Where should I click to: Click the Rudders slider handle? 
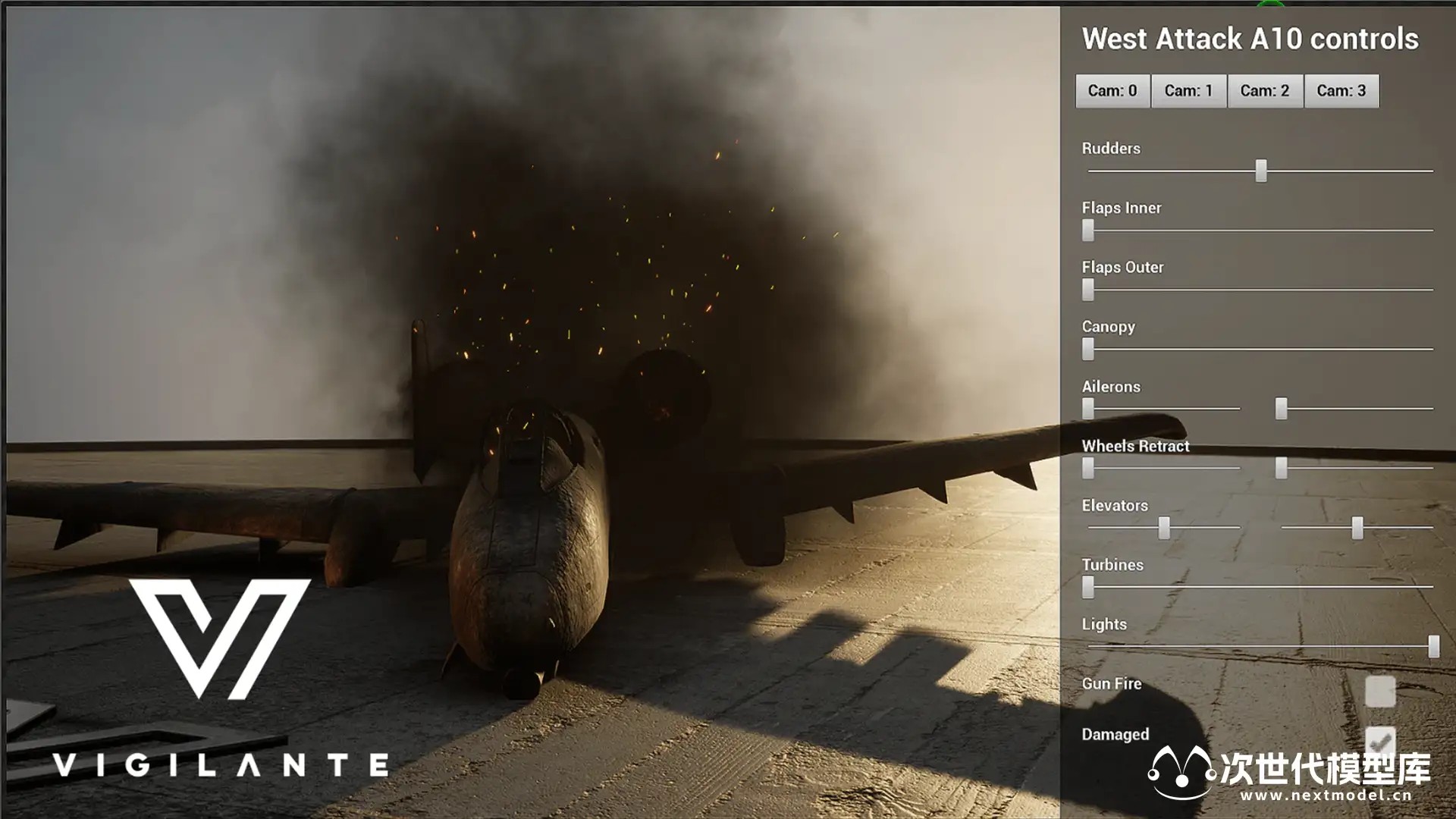pos(1260,171)
